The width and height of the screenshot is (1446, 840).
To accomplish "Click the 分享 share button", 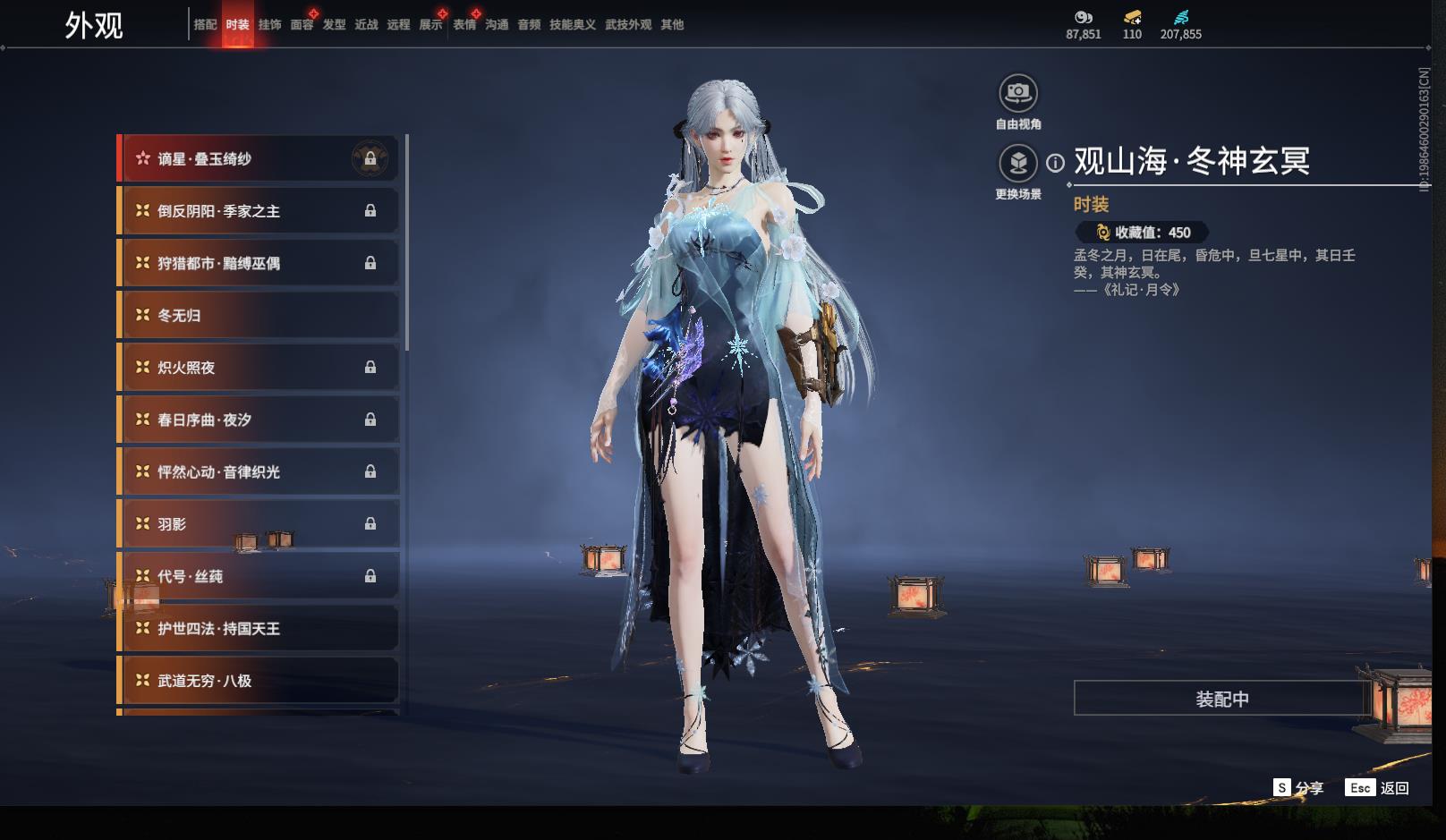I will 1298,788.
